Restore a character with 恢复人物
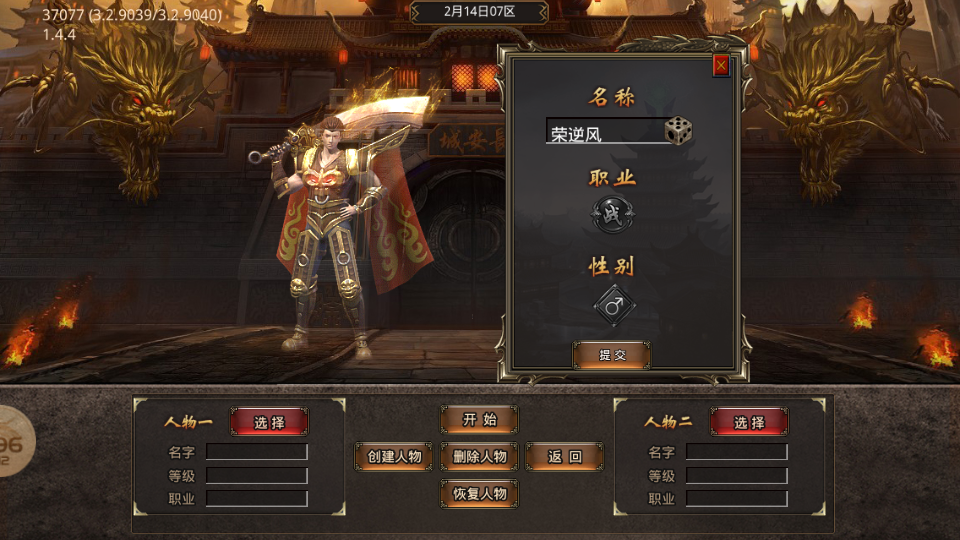Viewport: 960px width, 540px height. click(x=479, y=493)
